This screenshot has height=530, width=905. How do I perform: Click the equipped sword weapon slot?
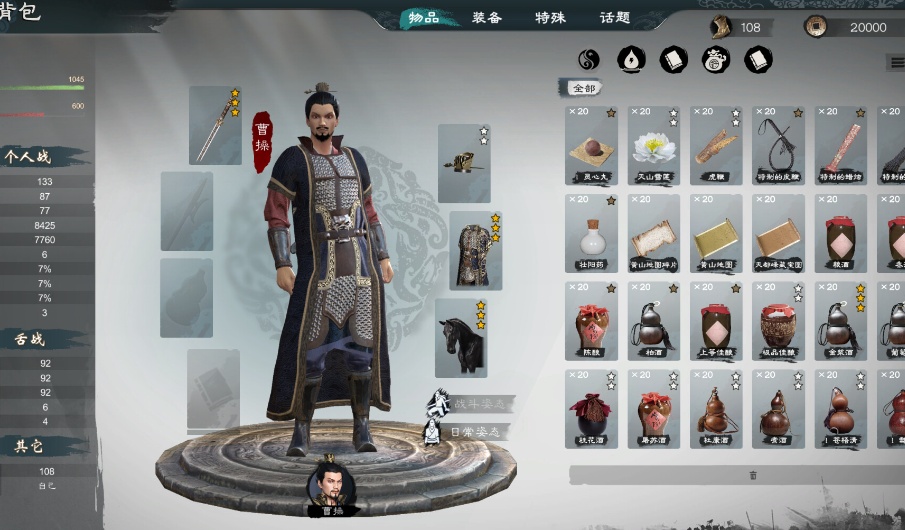pyautogui.click(x=215, y=125)
